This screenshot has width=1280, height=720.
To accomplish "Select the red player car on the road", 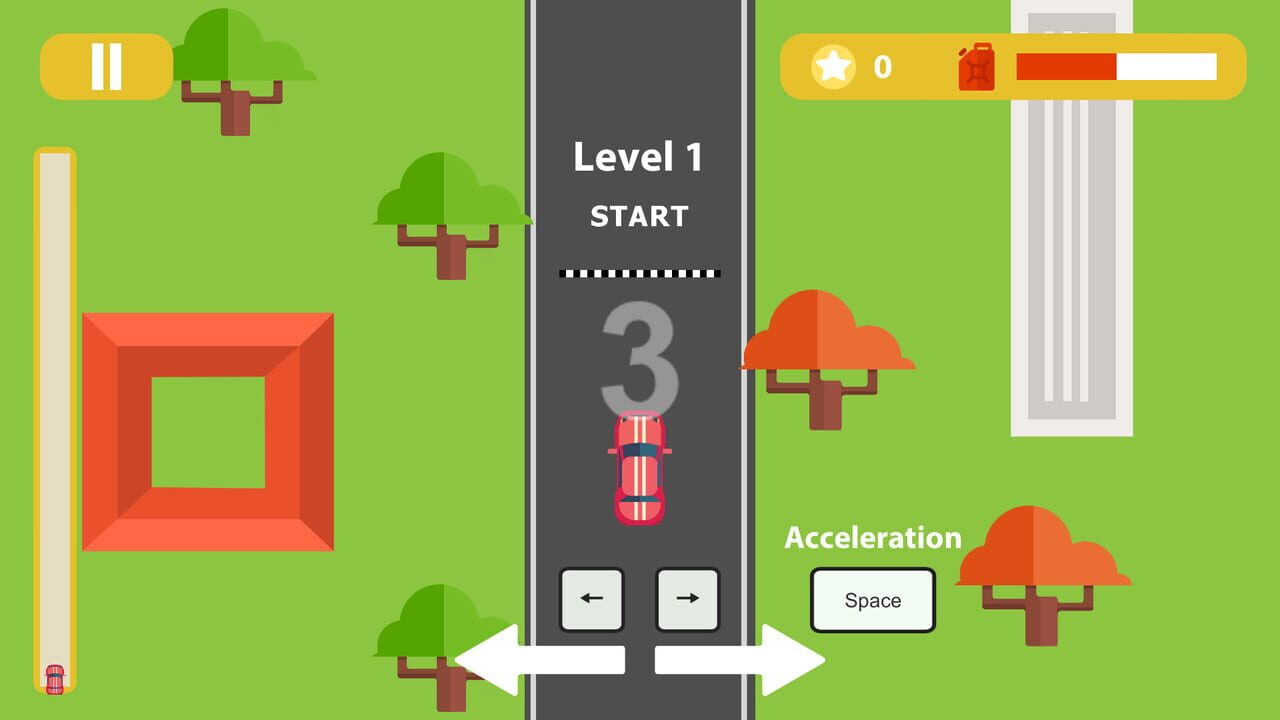I will click(639, 470).
